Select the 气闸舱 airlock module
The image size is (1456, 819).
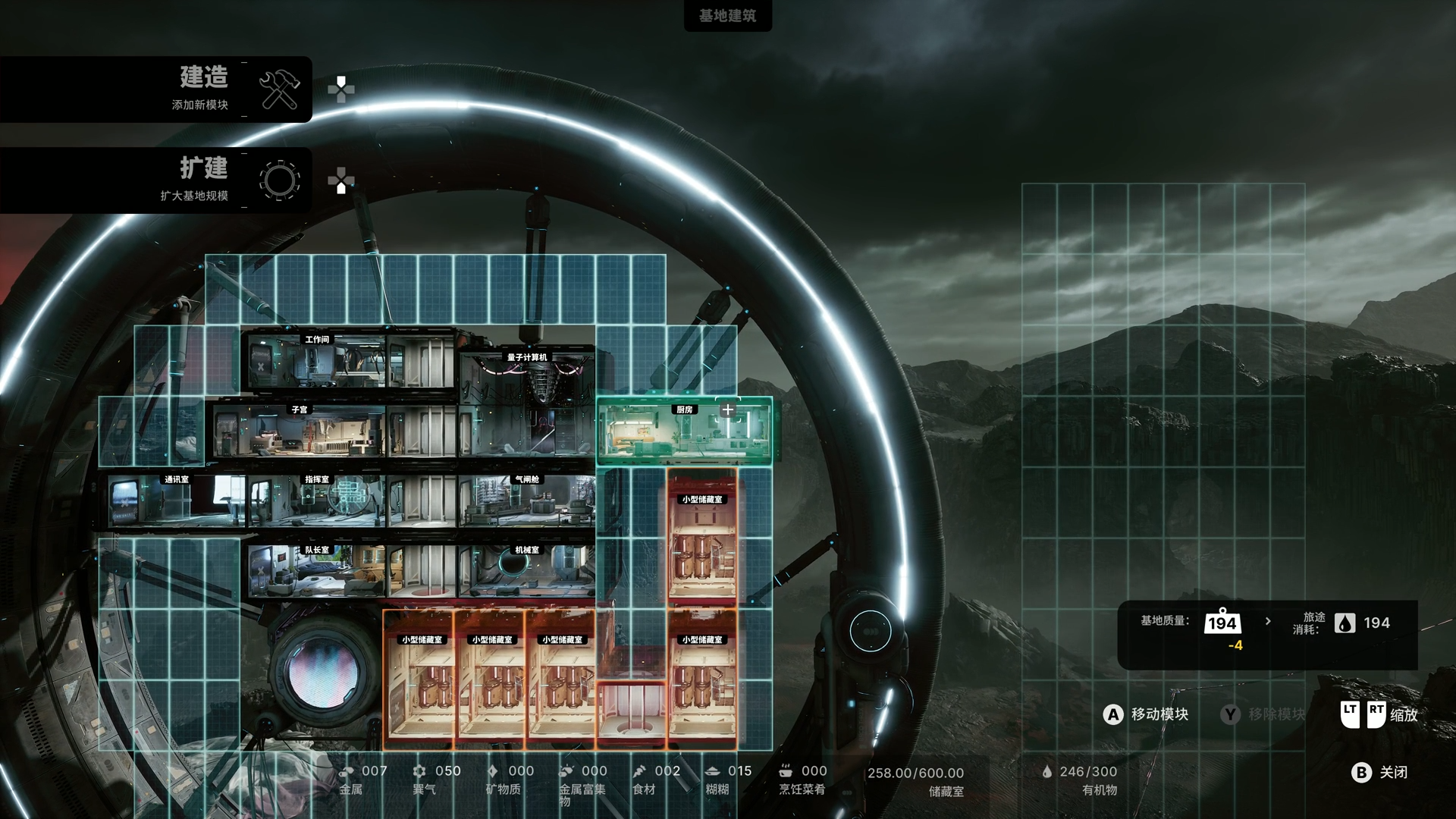click(527, 500)
